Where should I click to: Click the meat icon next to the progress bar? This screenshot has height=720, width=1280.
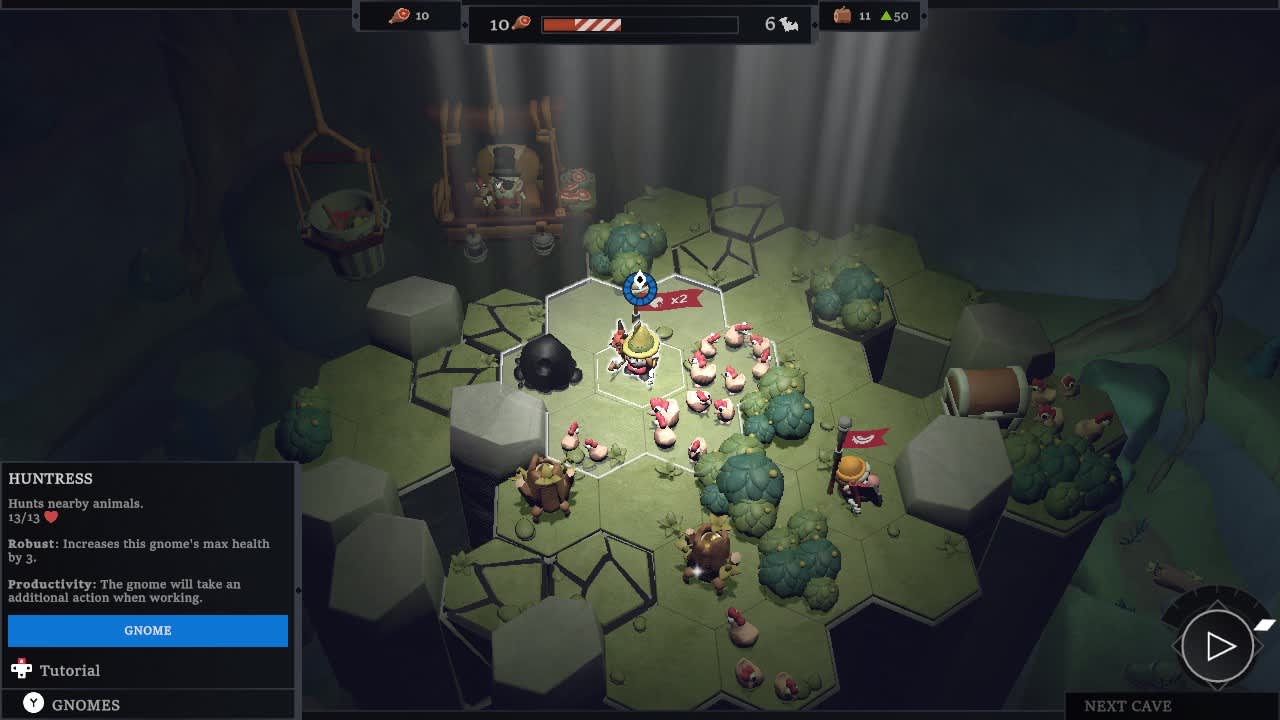[x=522, y=23]
